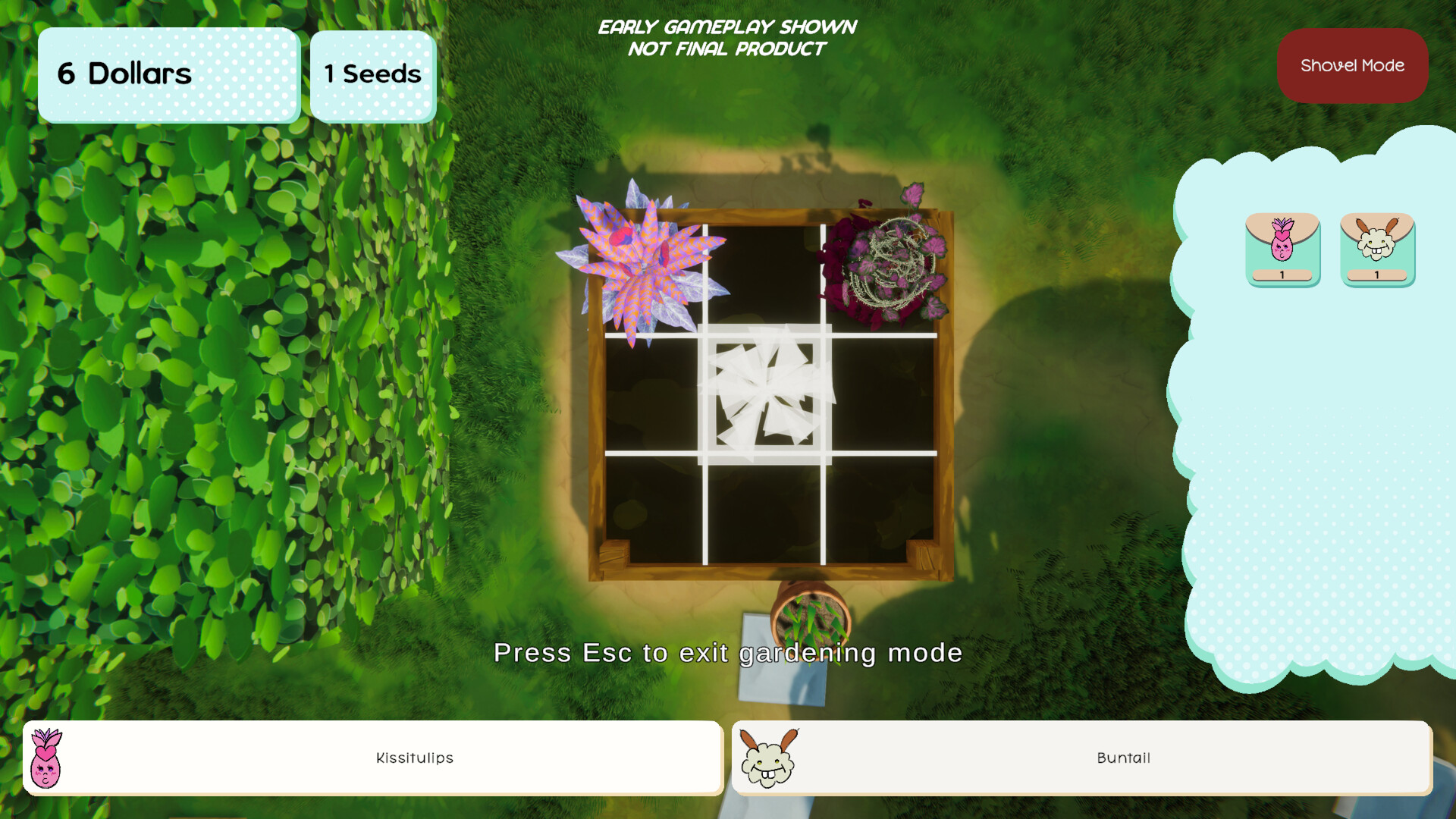Click the potted plant below the garden bed

click(811, 622)
